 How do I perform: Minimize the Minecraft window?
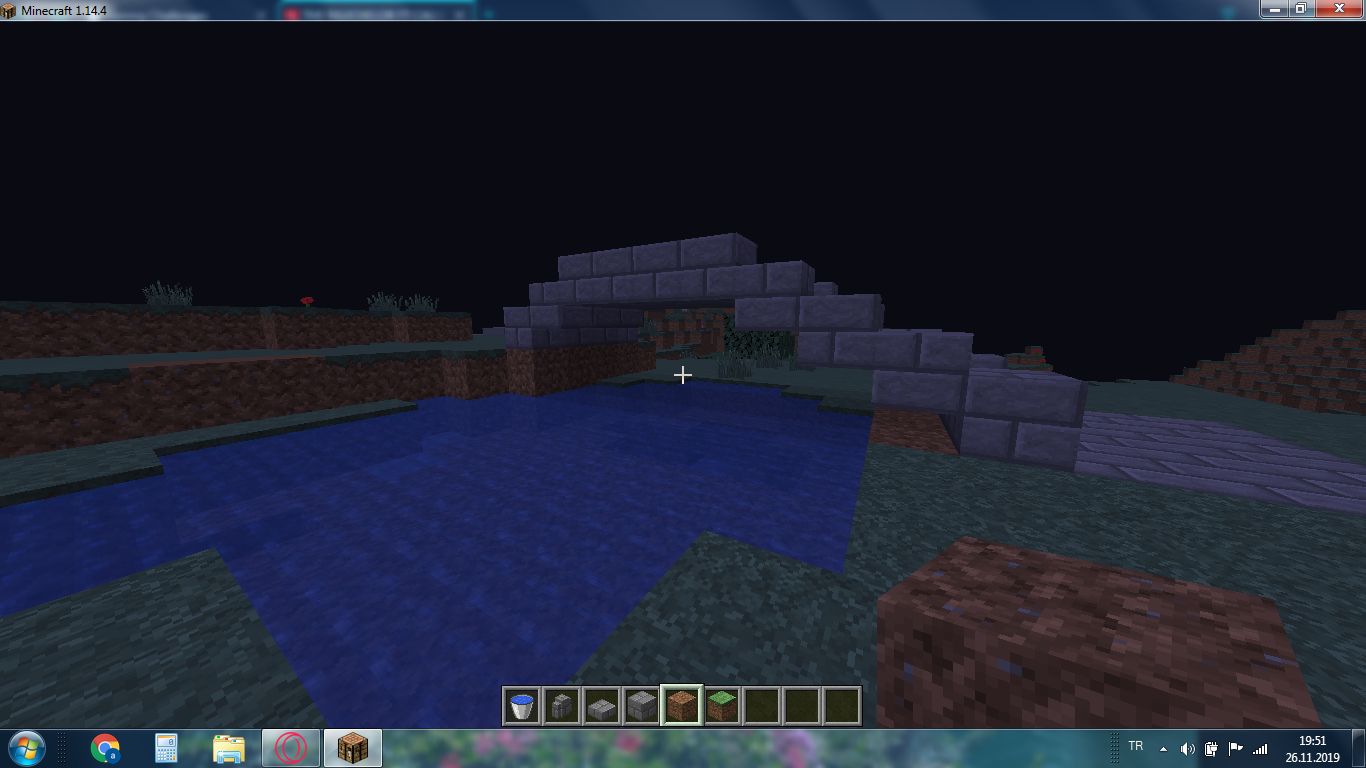1273,8
